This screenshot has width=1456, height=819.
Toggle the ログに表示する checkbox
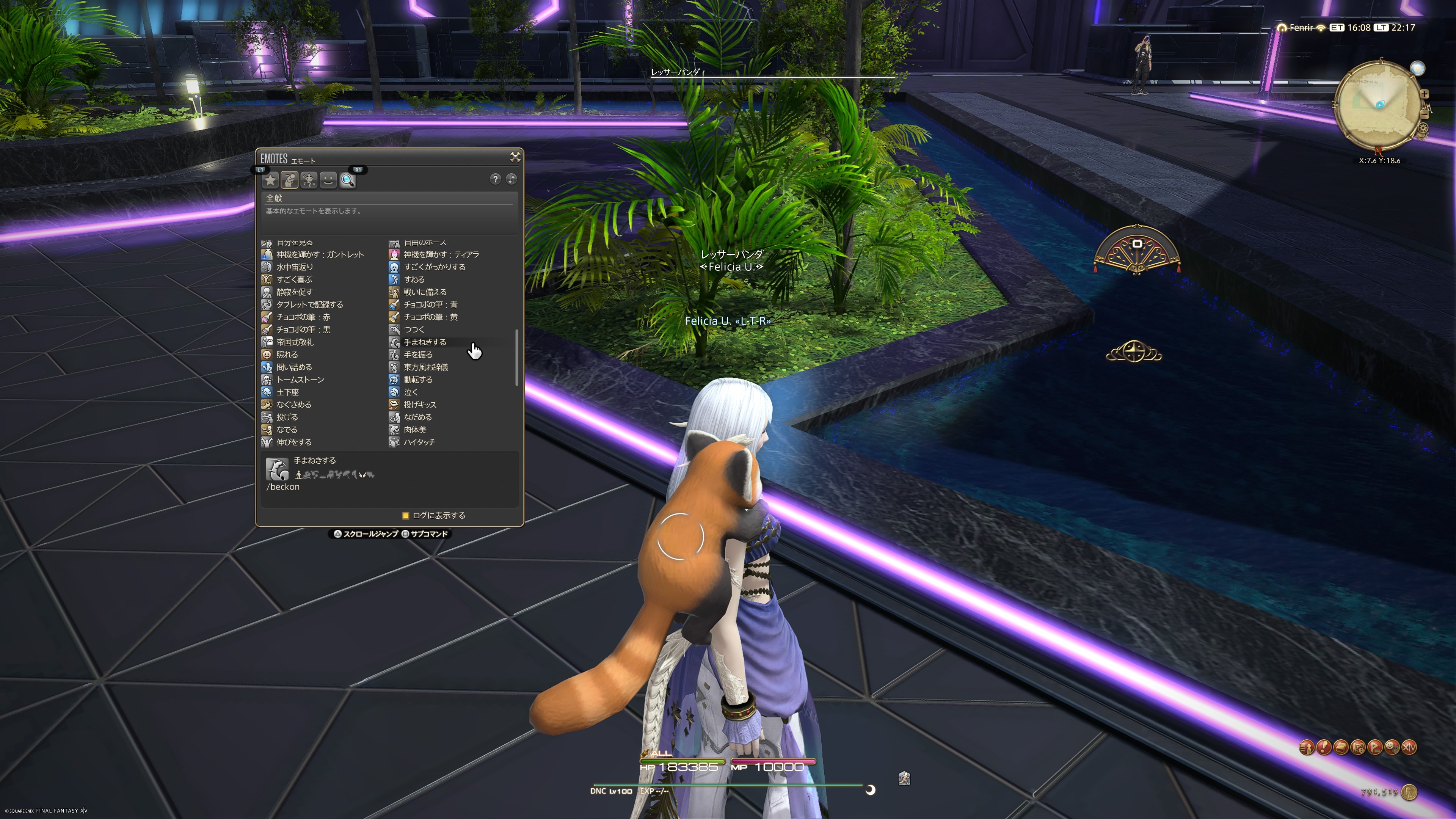(405, 516)
